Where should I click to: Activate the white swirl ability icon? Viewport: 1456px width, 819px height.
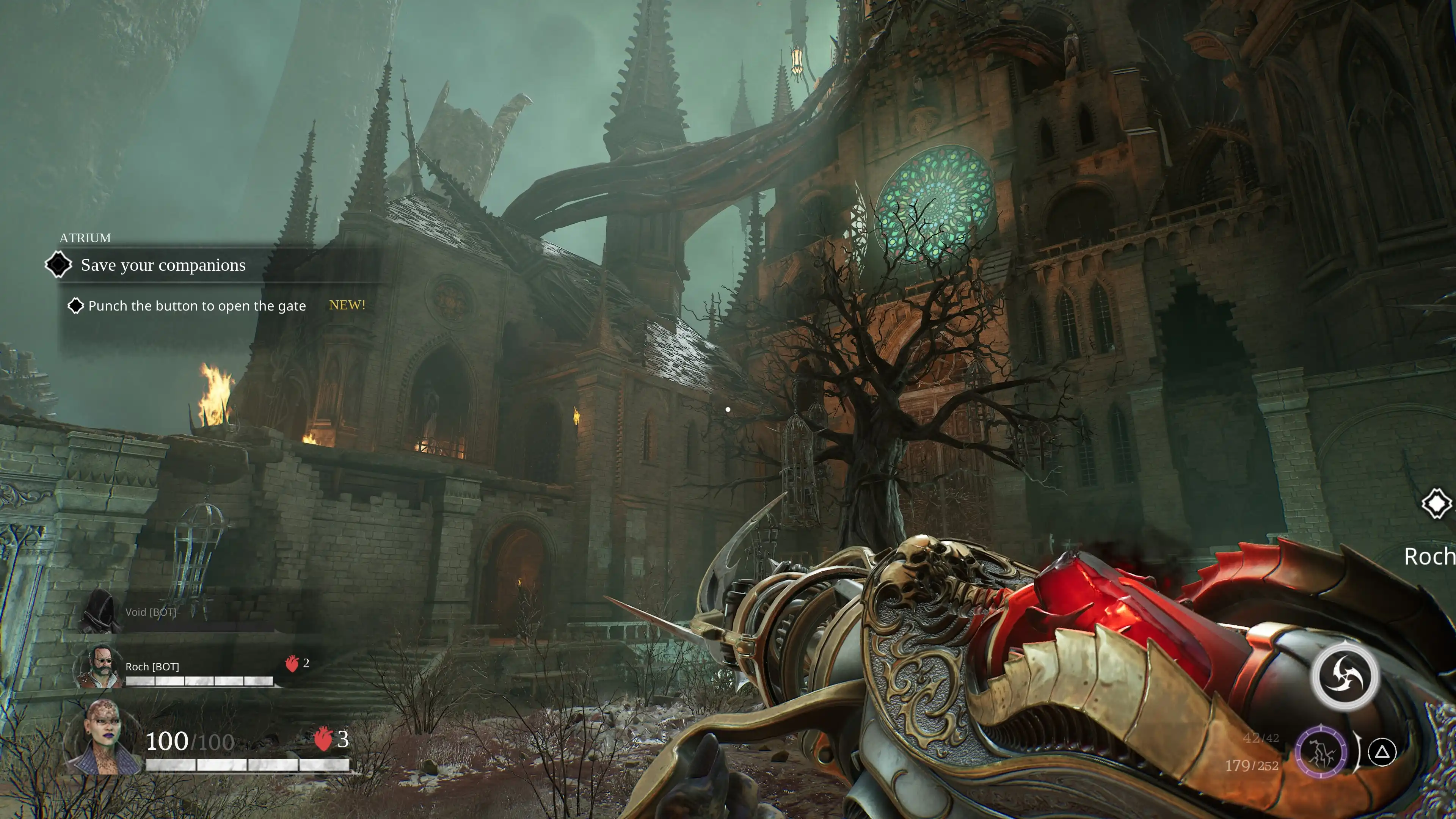[1344, 676]
